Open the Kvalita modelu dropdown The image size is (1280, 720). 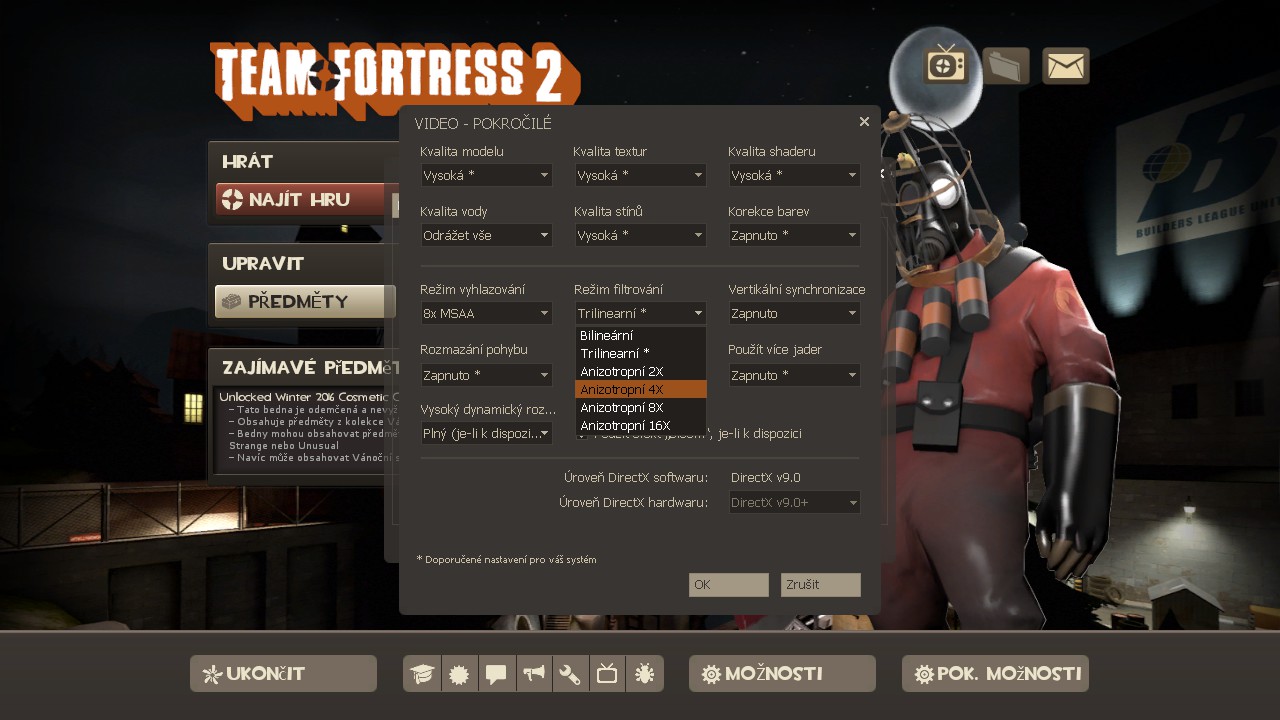486,176
